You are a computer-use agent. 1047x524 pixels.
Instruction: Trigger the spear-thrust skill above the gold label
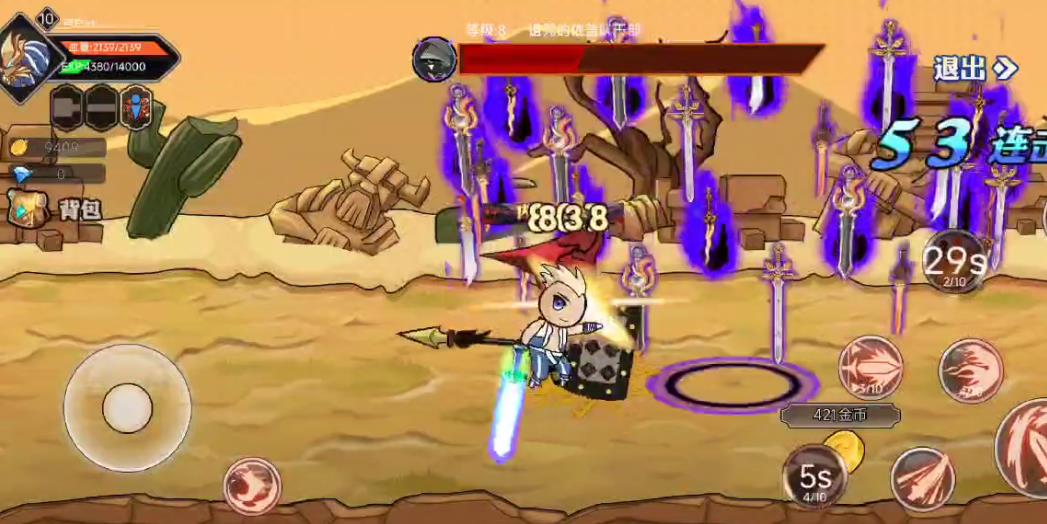pos(870,366)
